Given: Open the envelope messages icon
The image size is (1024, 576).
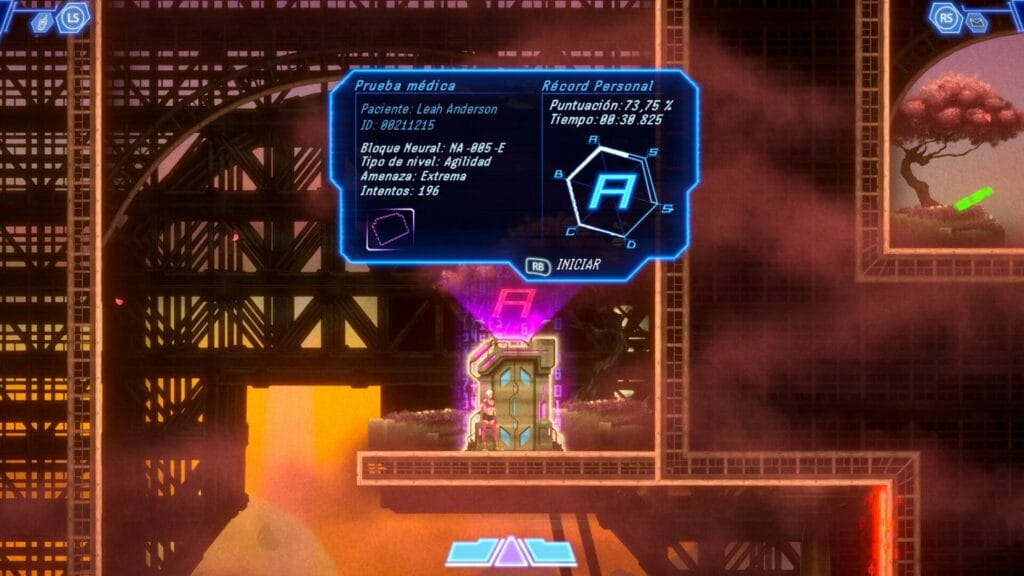Looking at the screenshot, I should coord(977,22).
